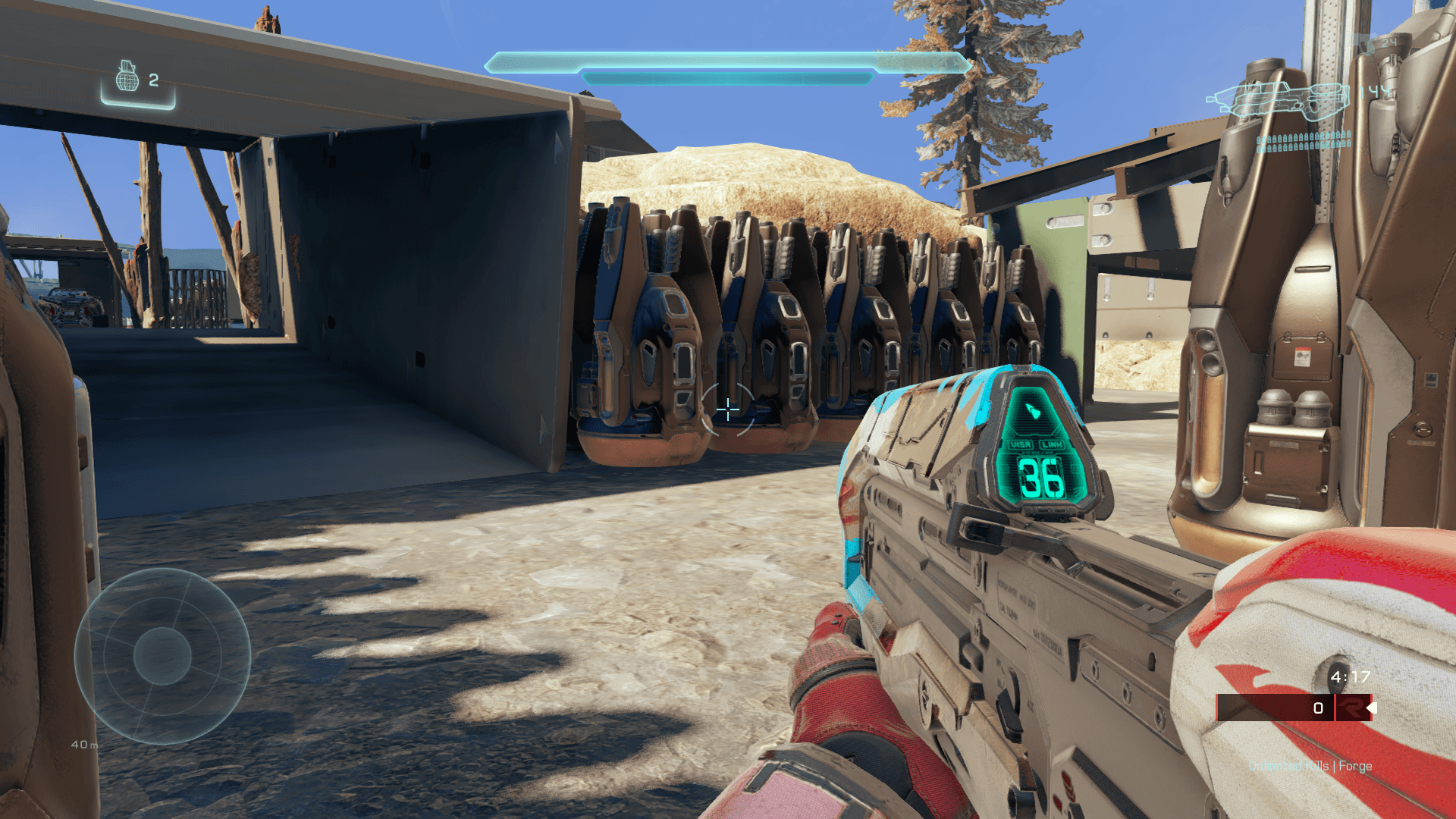1456x819 pixels.
Task: Expand the ammo counter showing 144
Action: click(x=1374, y=91)
